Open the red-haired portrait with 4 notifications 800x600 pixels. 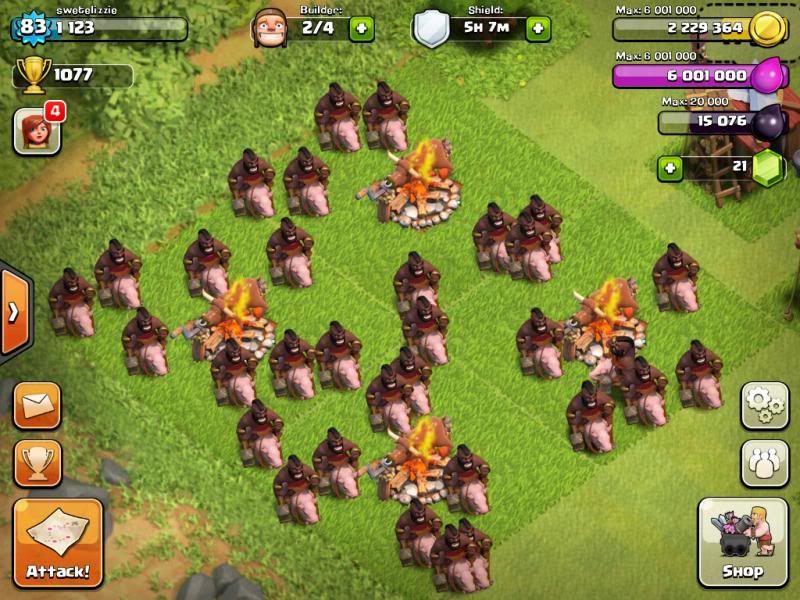tap(36, 131)
